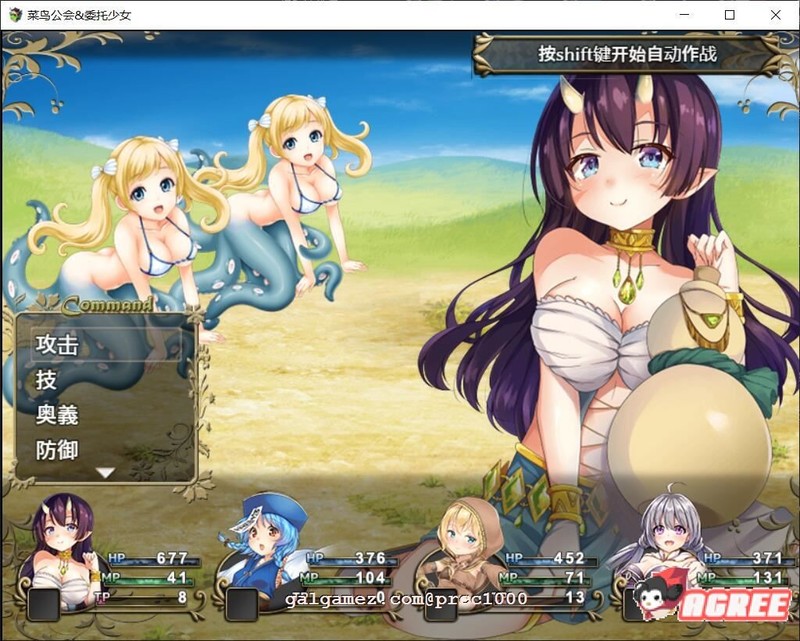Click the command list down arrow

(105, 473)
